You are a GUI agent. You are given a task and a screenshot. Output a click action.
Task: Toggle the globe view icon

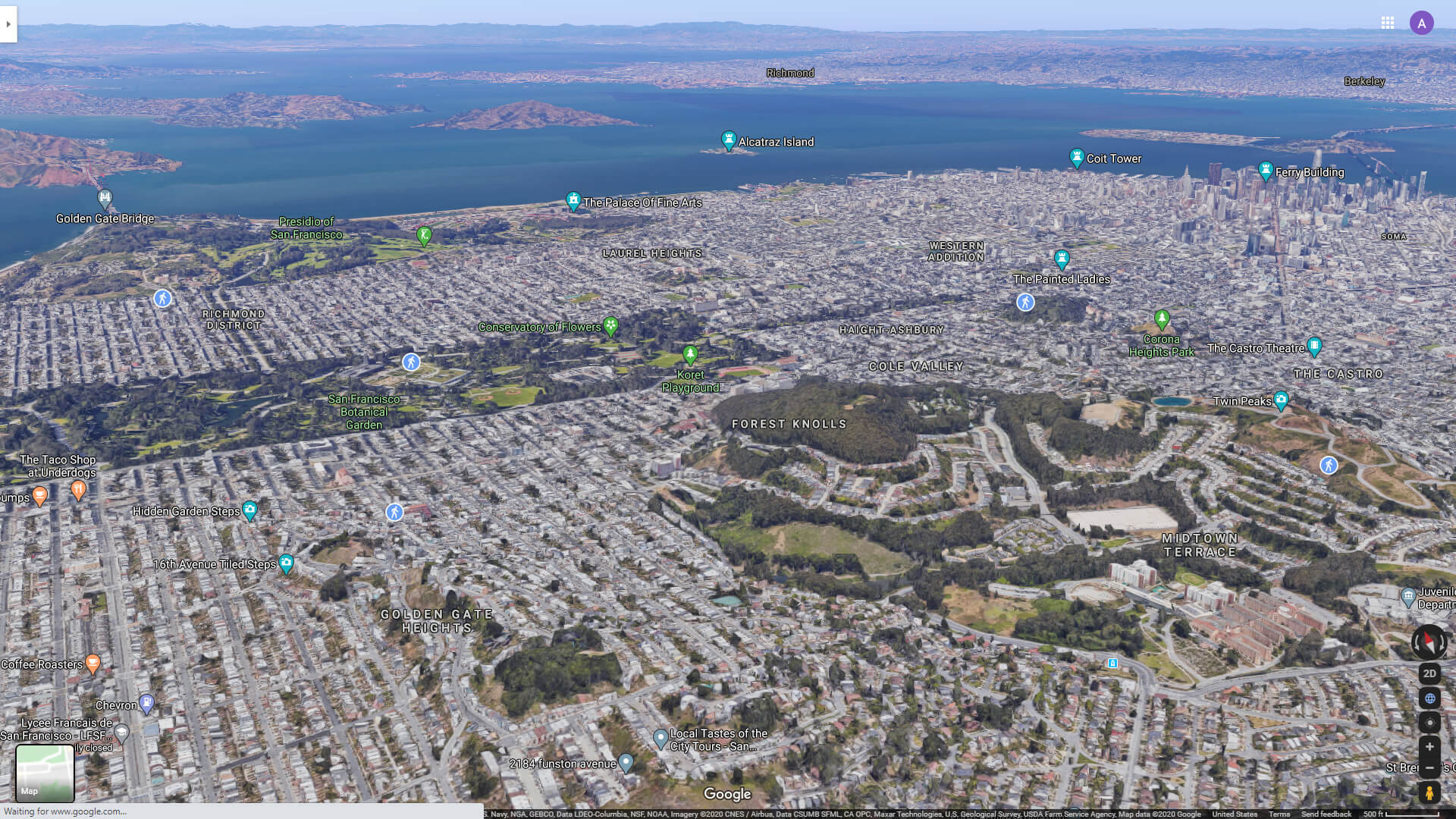point(1429,698)
